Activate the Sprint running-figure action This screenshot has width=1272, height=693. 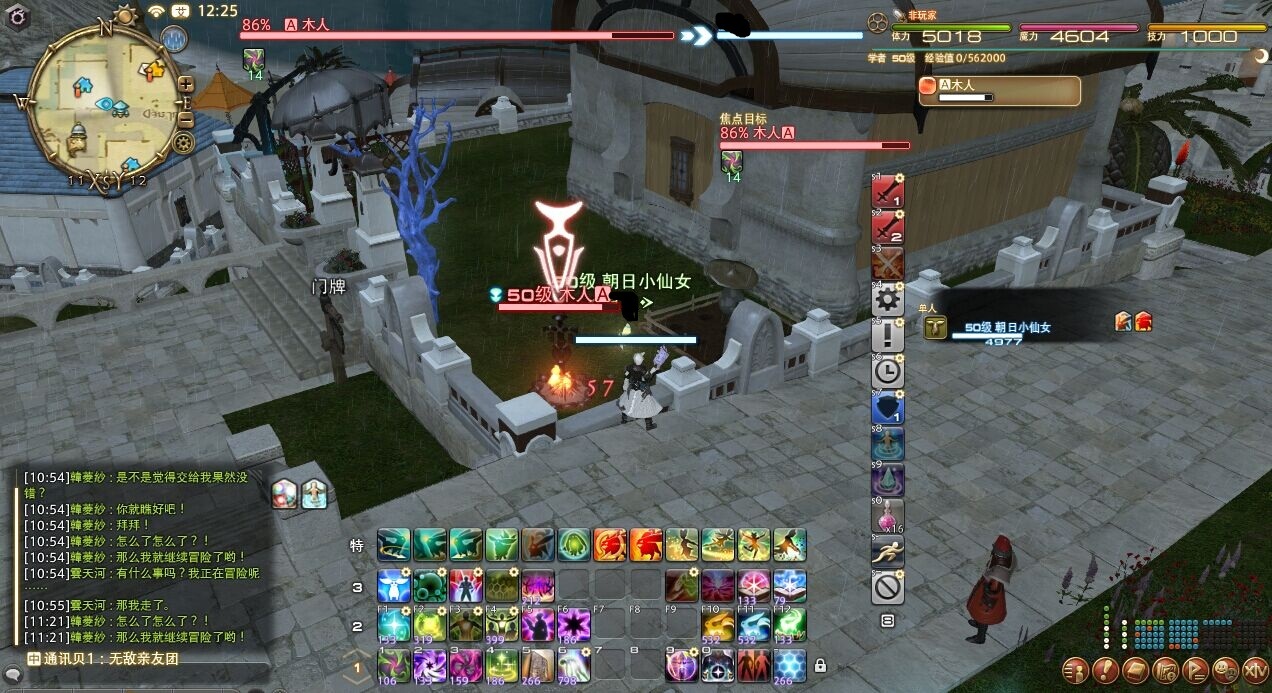[x=888, y=552]
